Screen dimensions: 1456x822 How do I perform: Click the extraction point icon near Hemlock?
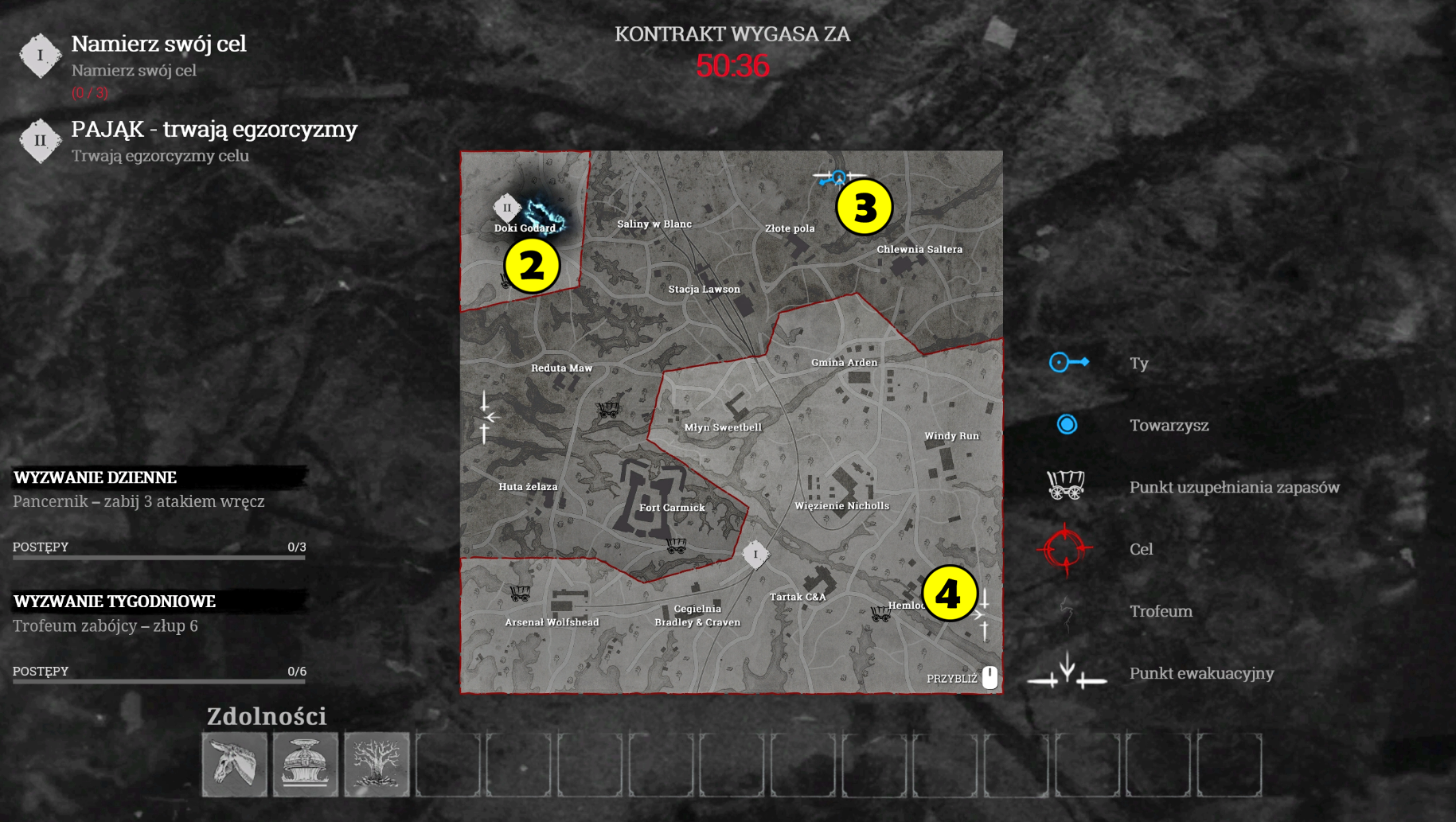click(985, 614)
